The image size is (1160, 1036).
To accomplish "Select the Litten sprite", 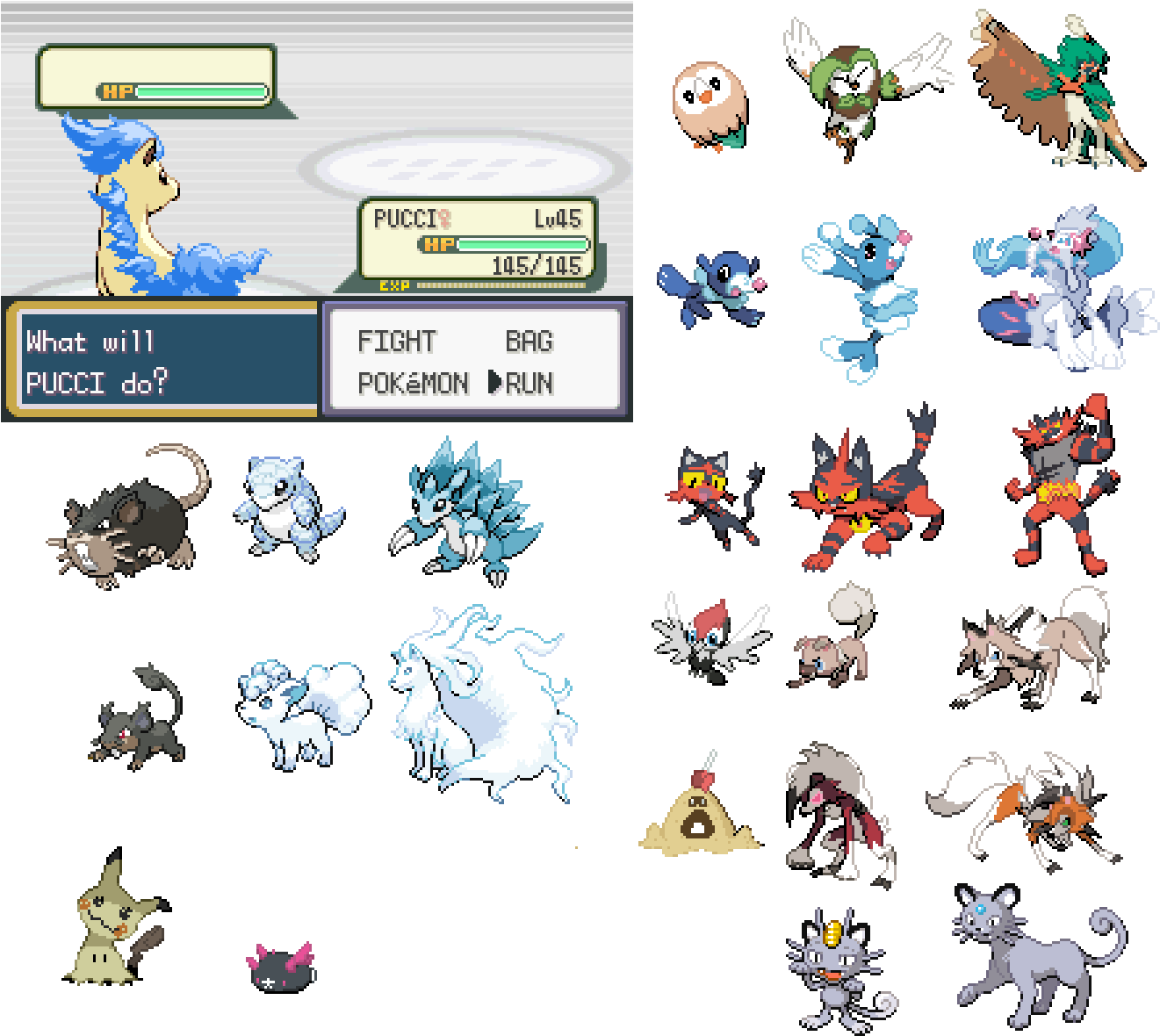I will point(702,496).
